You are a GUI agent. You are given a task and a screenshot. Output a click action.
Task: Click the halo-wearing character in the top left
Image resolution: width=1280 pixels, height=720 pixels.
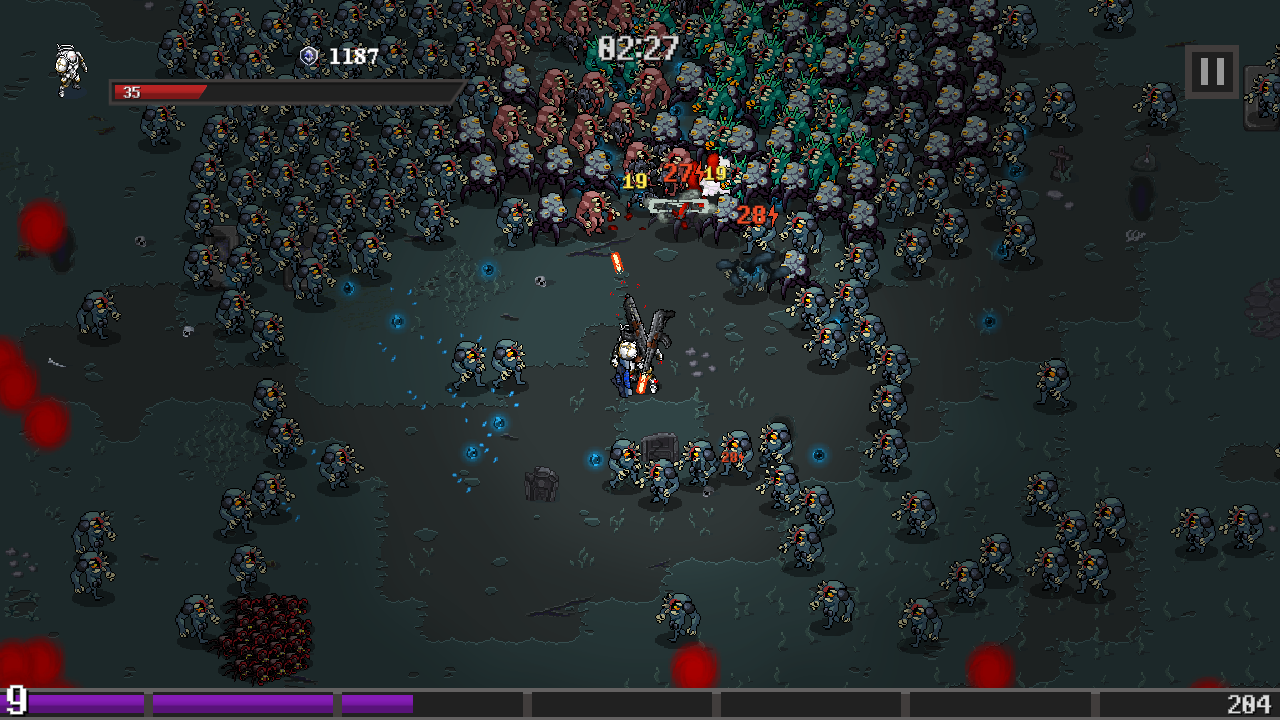(x=67, y=68)
